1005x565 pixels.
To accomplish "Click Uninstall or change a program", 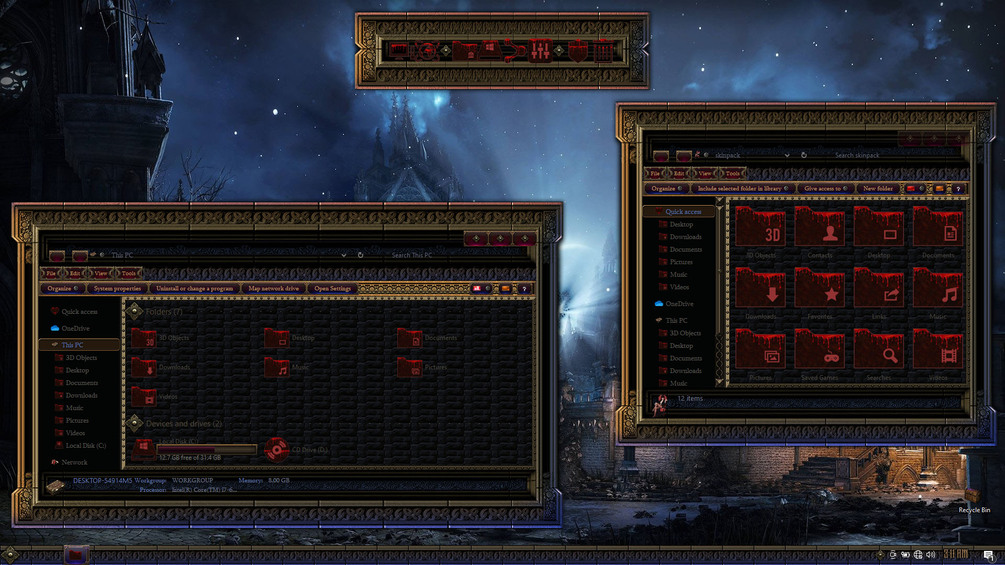I will coord(194,288).
